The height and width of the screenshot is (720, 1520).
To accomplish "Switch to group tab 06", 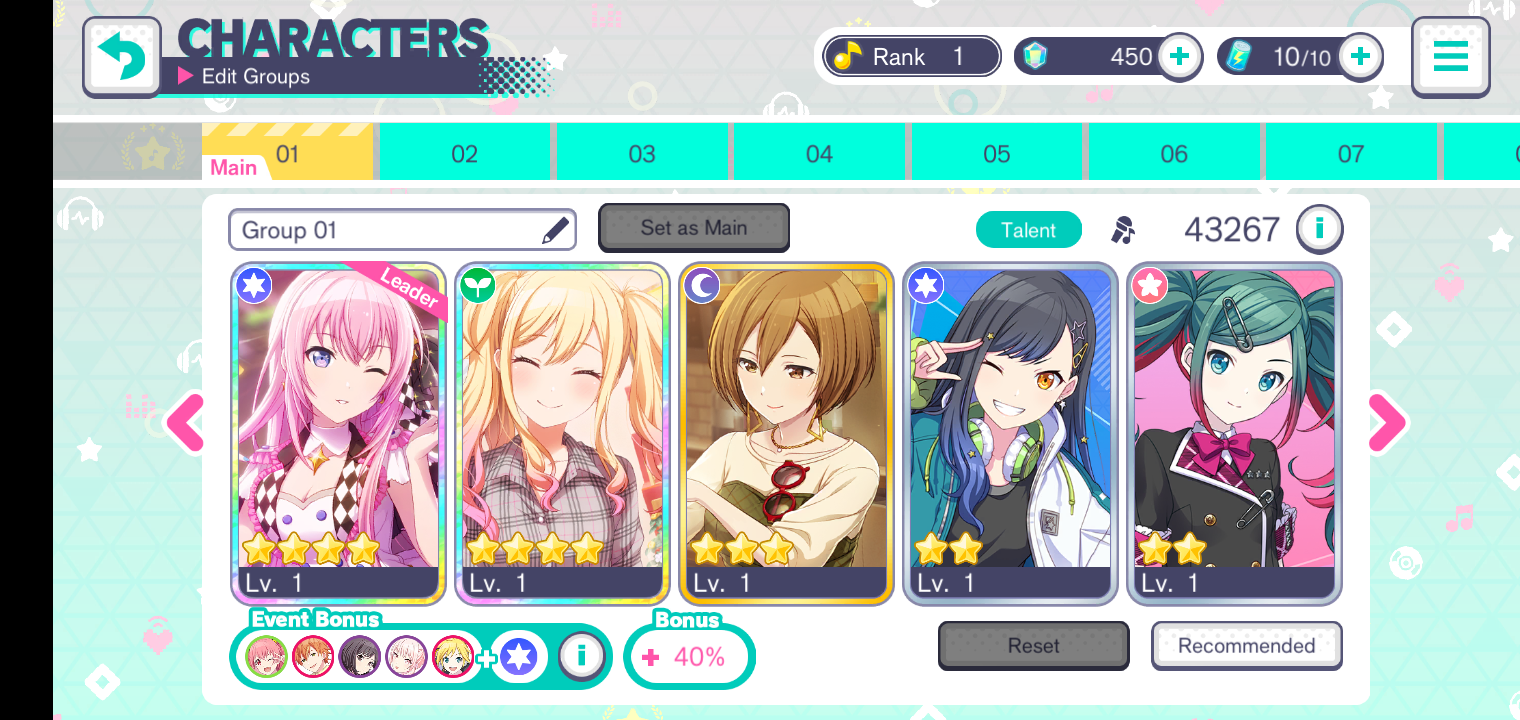I will [1174, 154].
